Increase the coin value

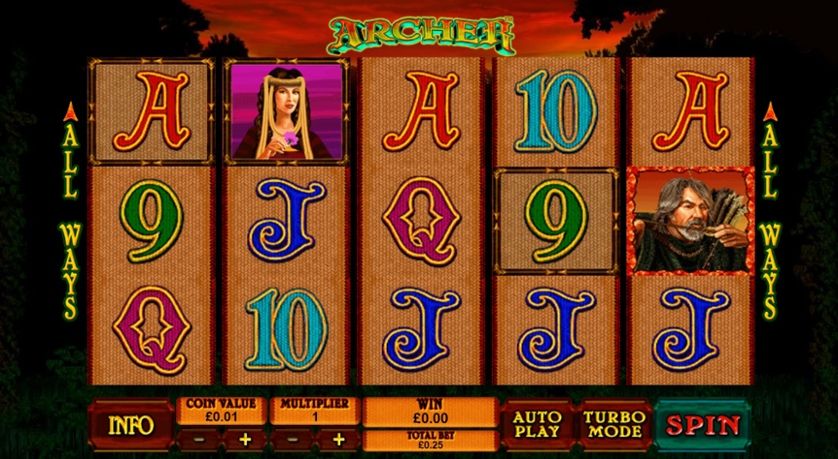tap(244, 438)
